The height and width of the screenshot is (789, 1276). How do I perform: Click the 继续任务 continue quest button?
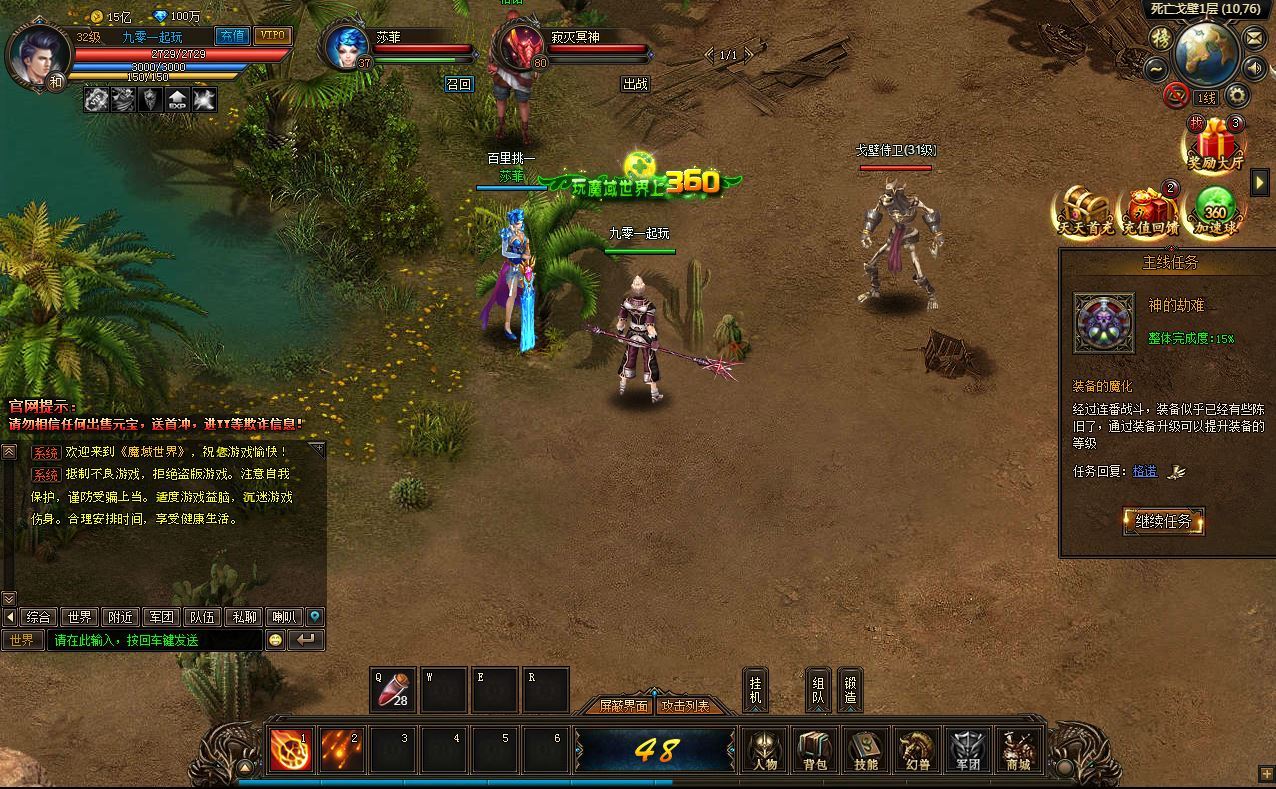tap(1163, 521)
